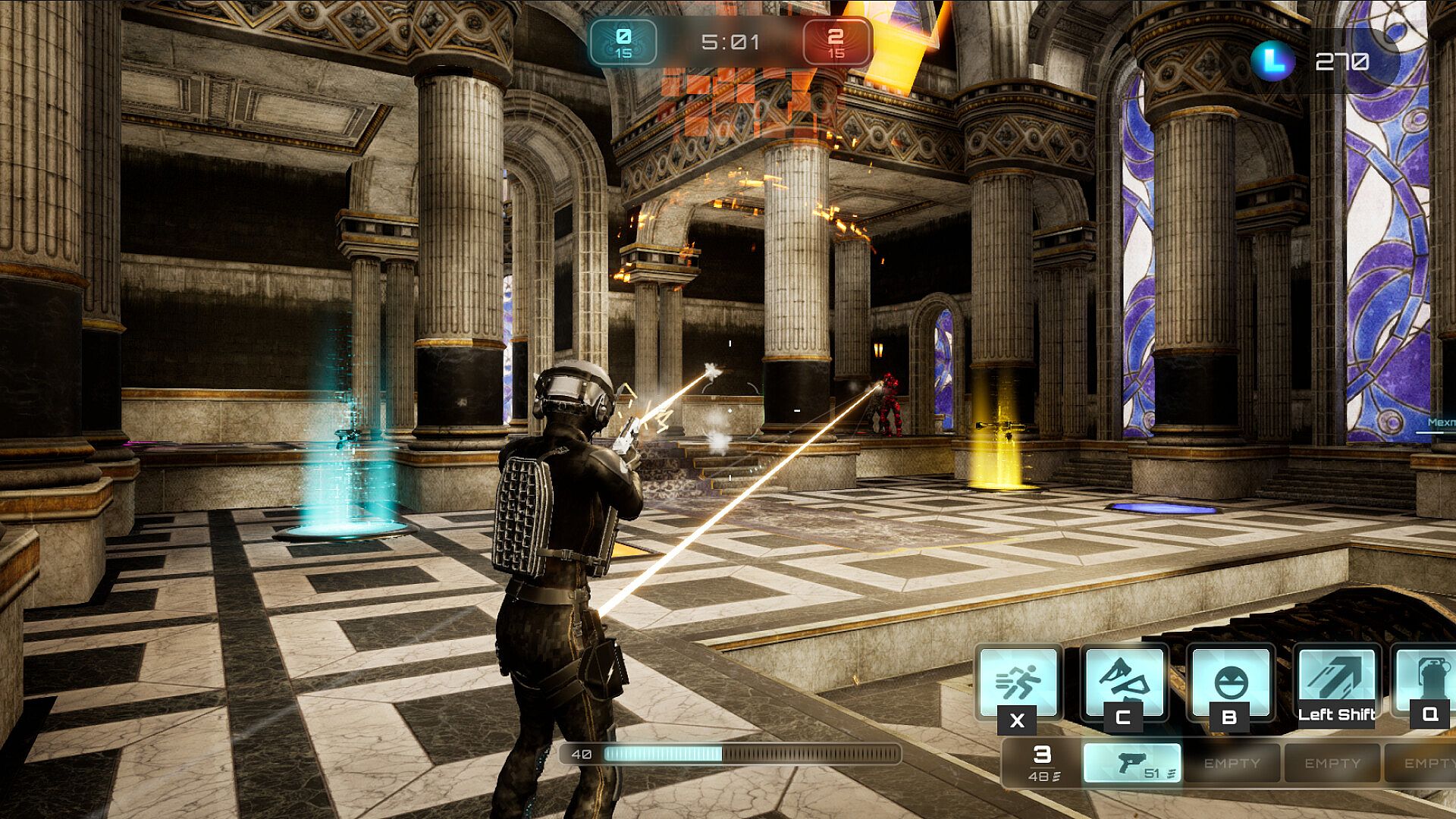Screen dimensions: 1456x819
Task: Activate the sprinting figure ability
Action: pos(1018,681)
